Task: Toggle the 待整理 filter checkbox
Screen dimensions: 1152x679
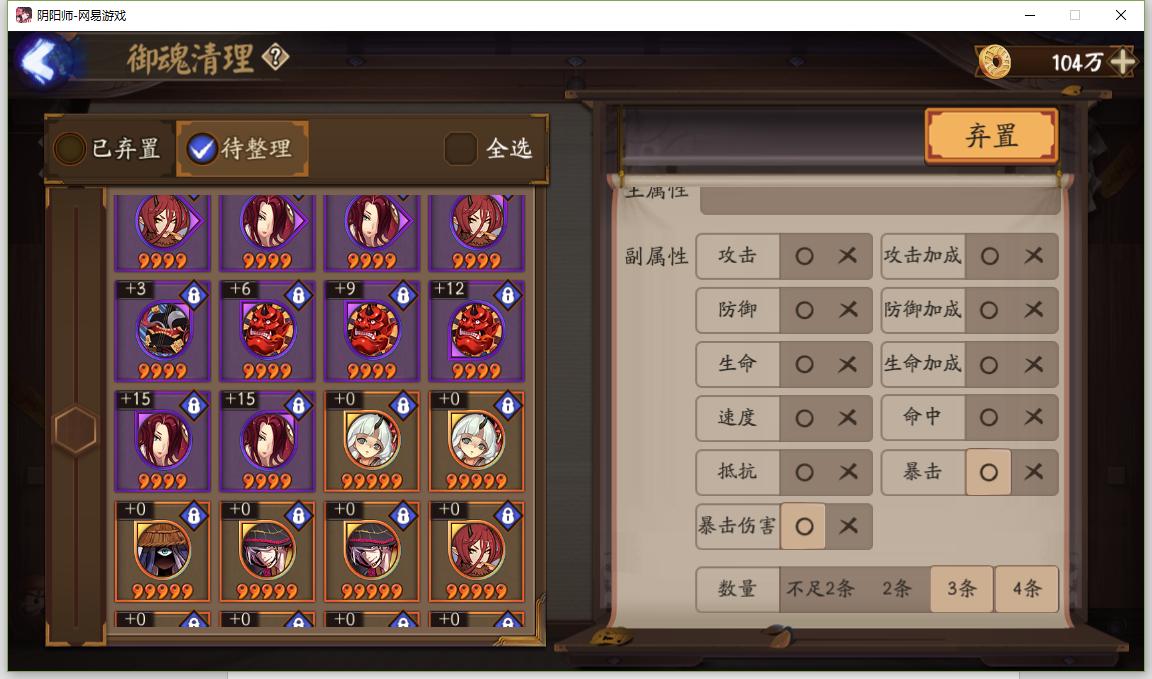Action: point(202,149)
